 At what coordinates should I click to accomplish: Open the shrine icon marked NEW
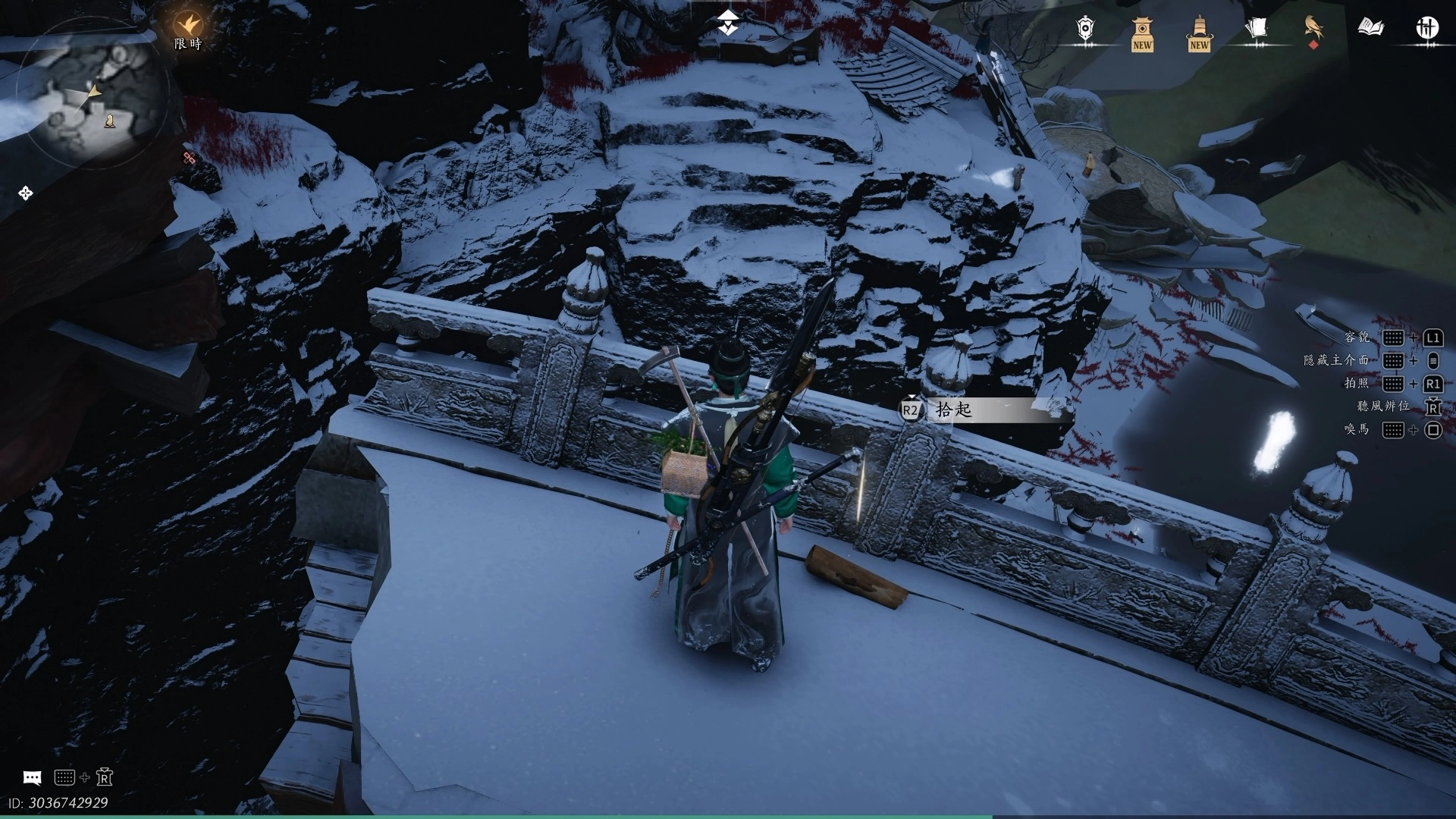(1142, 33)
